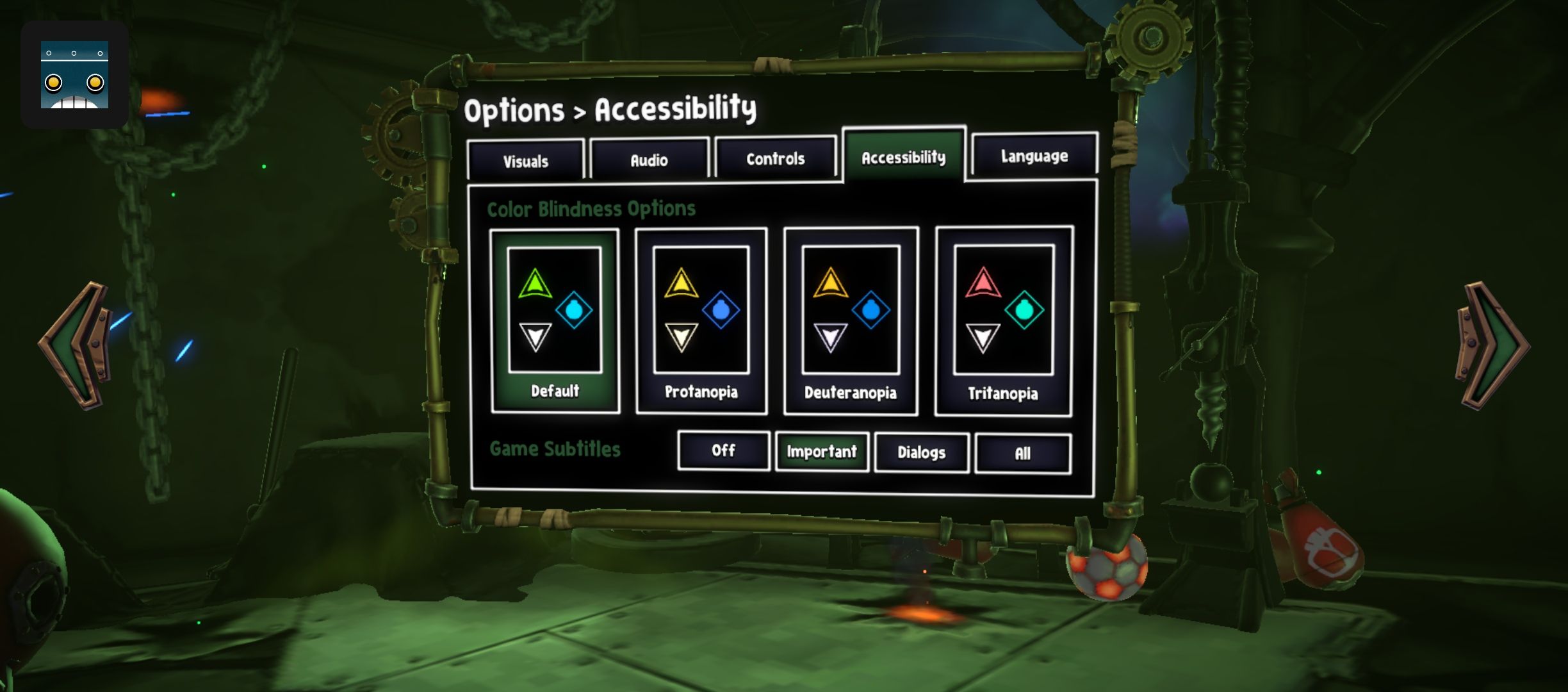
Task: Select the Protanopia color option
Action: 701,322
